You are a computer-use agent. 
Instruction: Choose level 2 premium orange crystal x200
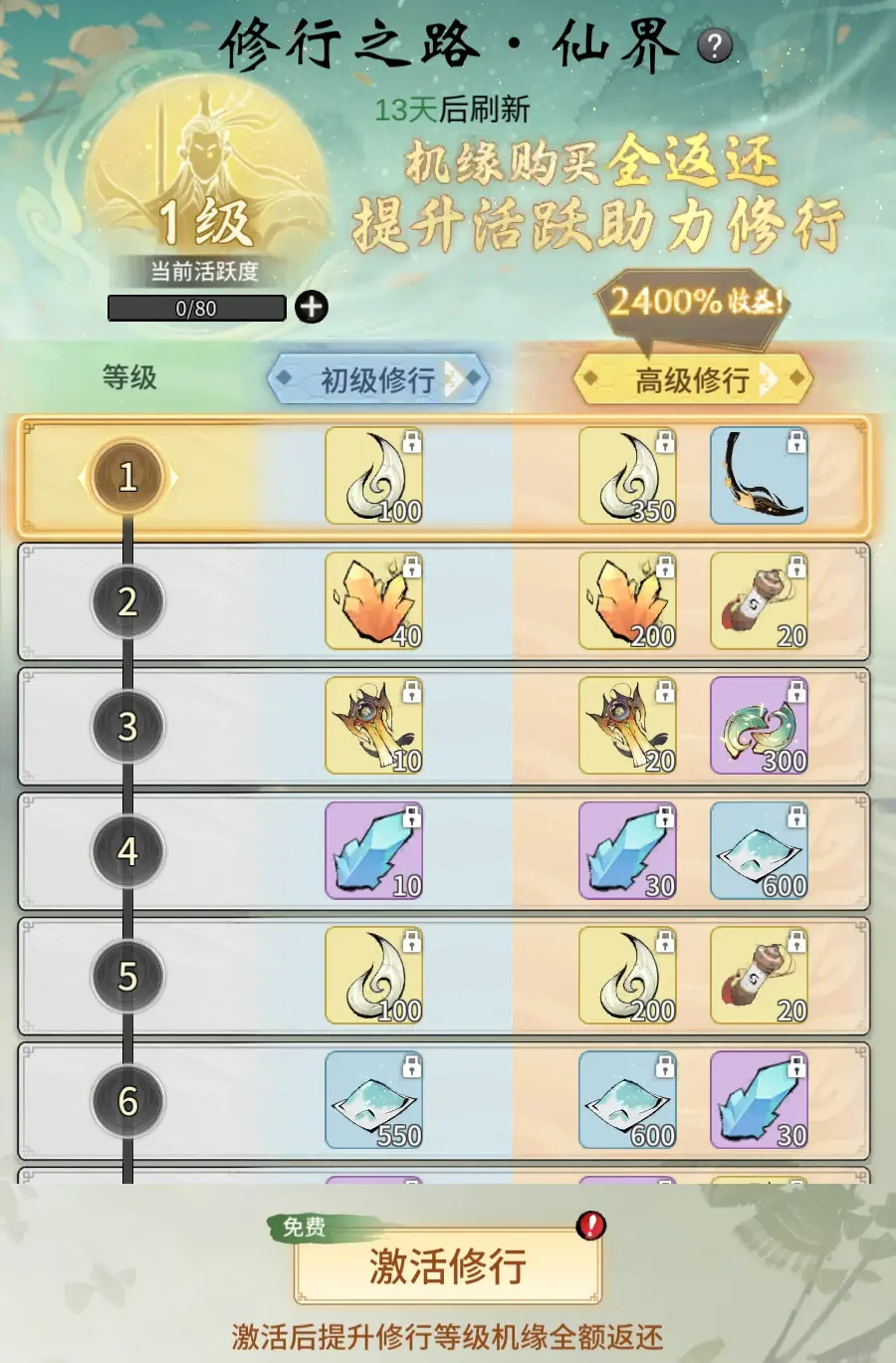pyautogui.click(x=628, y=601)
